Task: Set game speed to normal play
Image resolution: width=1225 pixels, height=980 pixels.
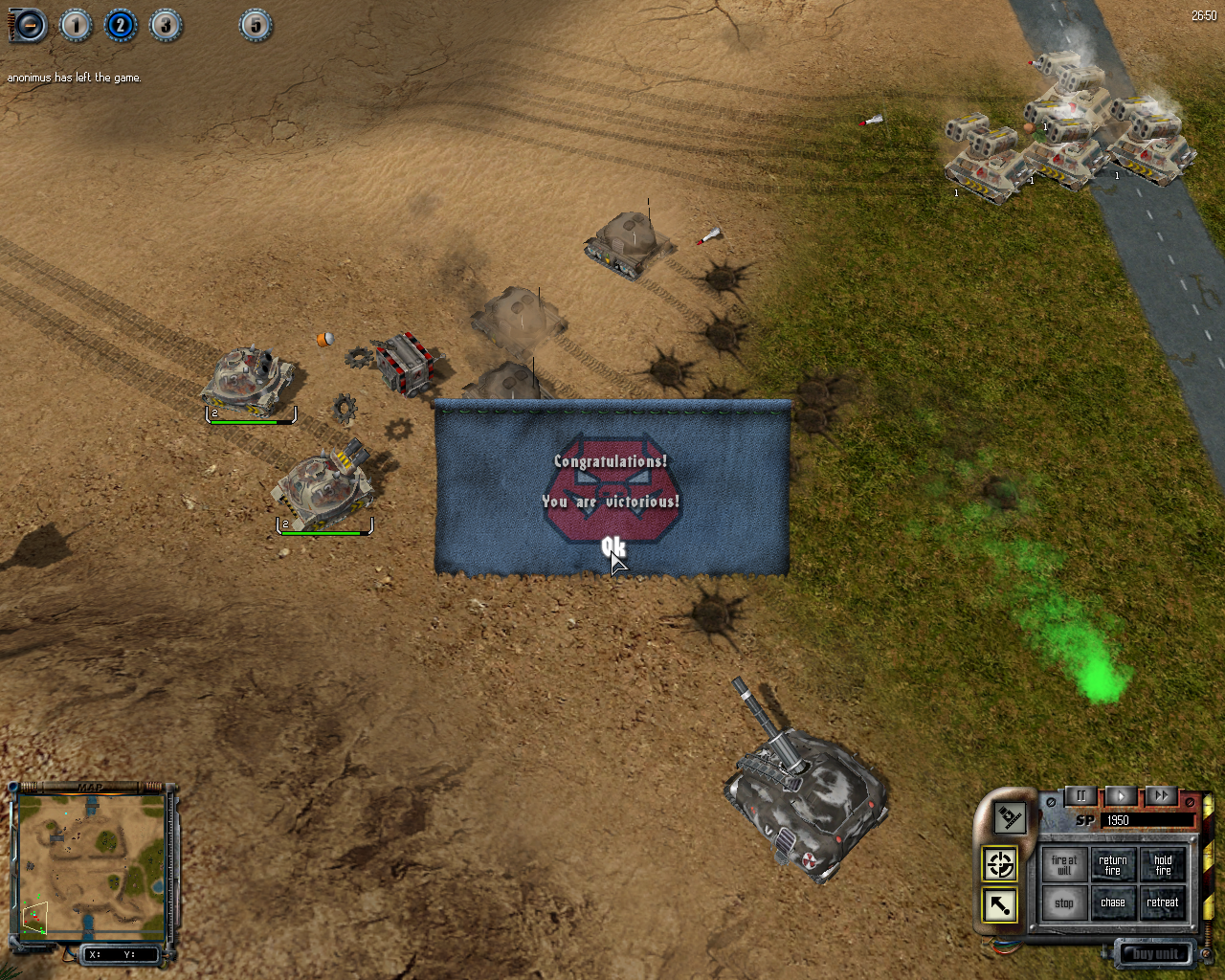Action: (1121, 796)
